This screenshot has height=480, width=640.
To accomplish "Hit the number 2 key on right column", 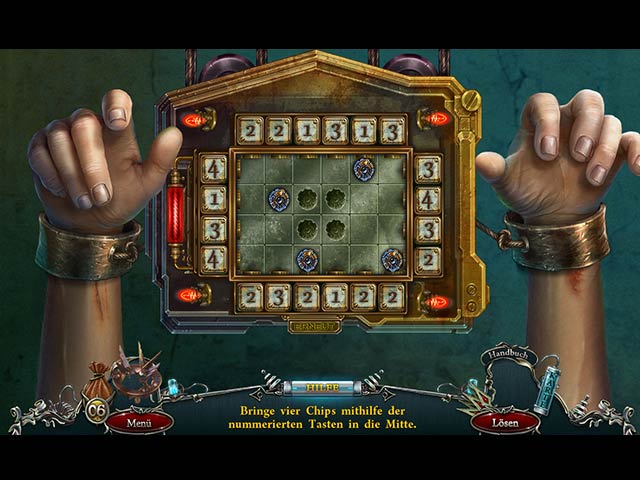I will click(x=428, y=259).
